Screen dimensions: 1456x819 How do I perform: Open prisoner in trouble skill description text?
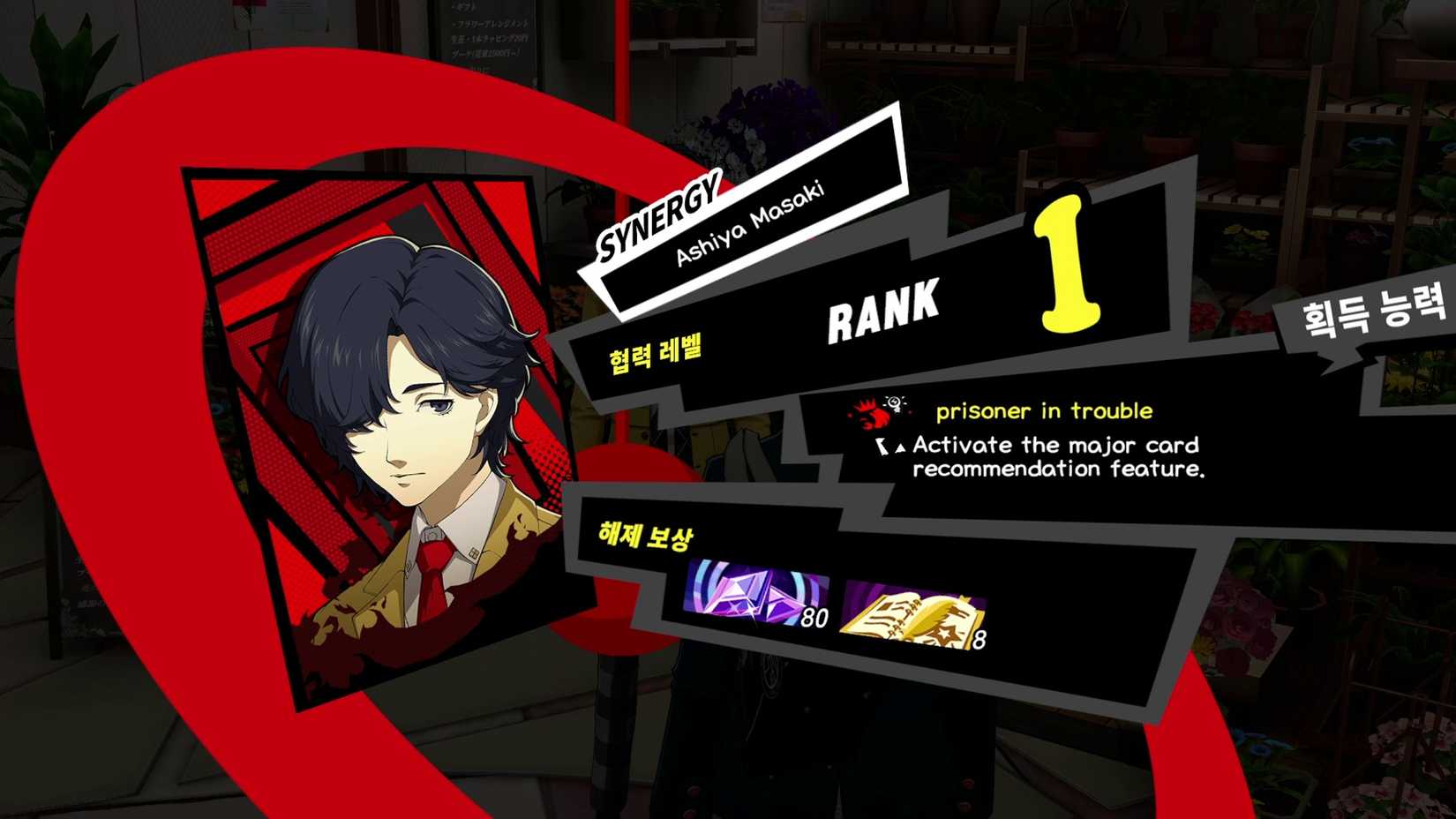(x=1046, y=410)
